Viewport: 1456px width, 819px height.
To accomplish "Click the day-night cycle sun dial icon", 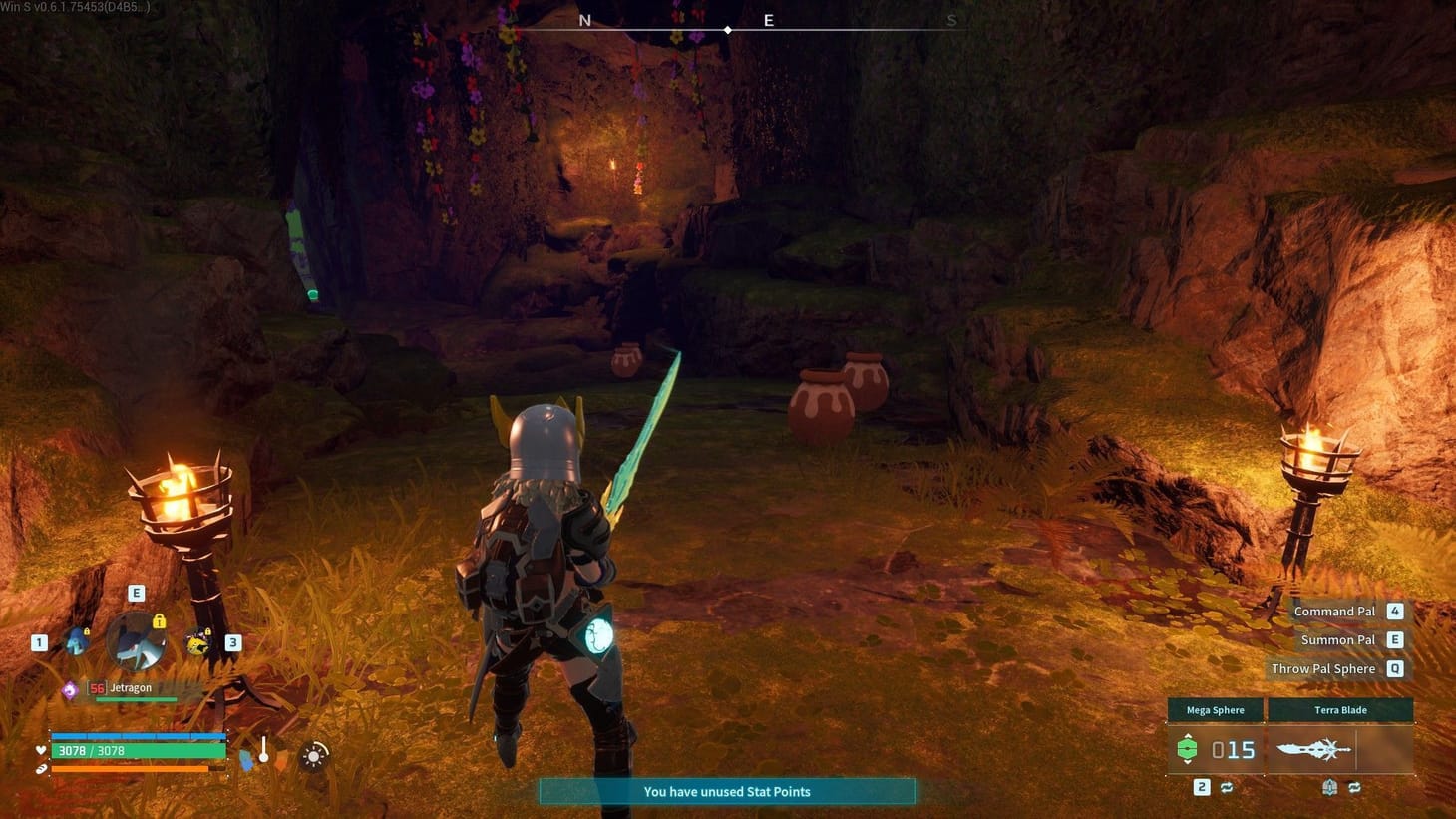I will [313, 756].
